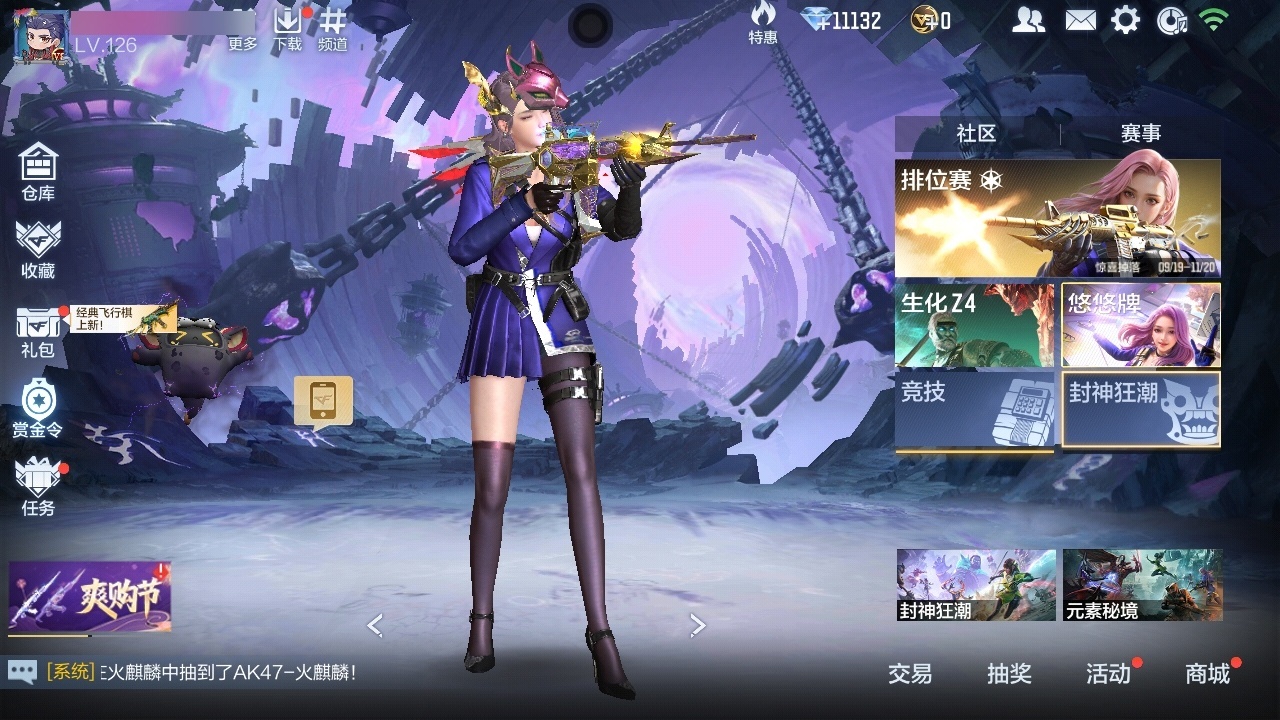The width and height of the screenshot is (1280, 720).
Task: Click the 爽购节 shopping festival banner
Action: pos(90,597)
